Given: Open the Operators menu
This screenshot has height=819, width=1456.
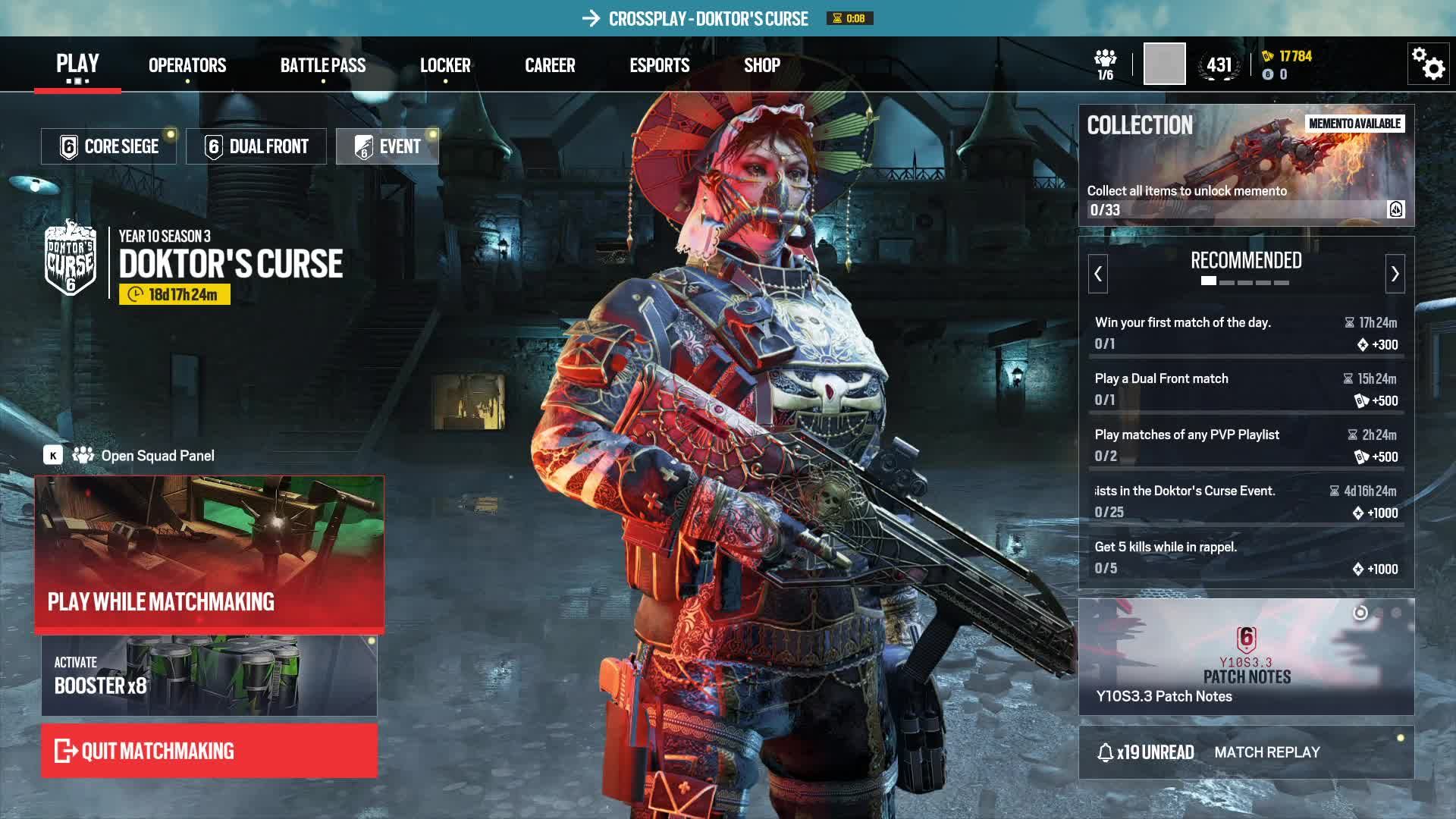Looking at the screenshot, I should pyautogui.click(x=187, y=65).
